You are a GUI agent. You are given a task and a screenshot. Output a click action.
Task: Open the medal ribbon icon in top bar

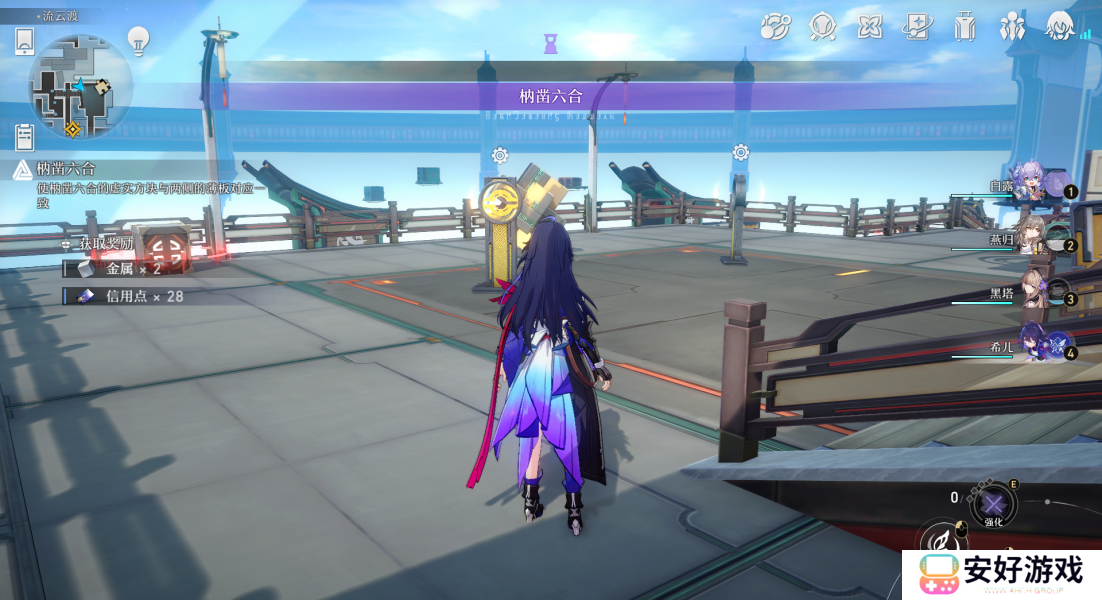pyautogui.click(x=822, y=27)
